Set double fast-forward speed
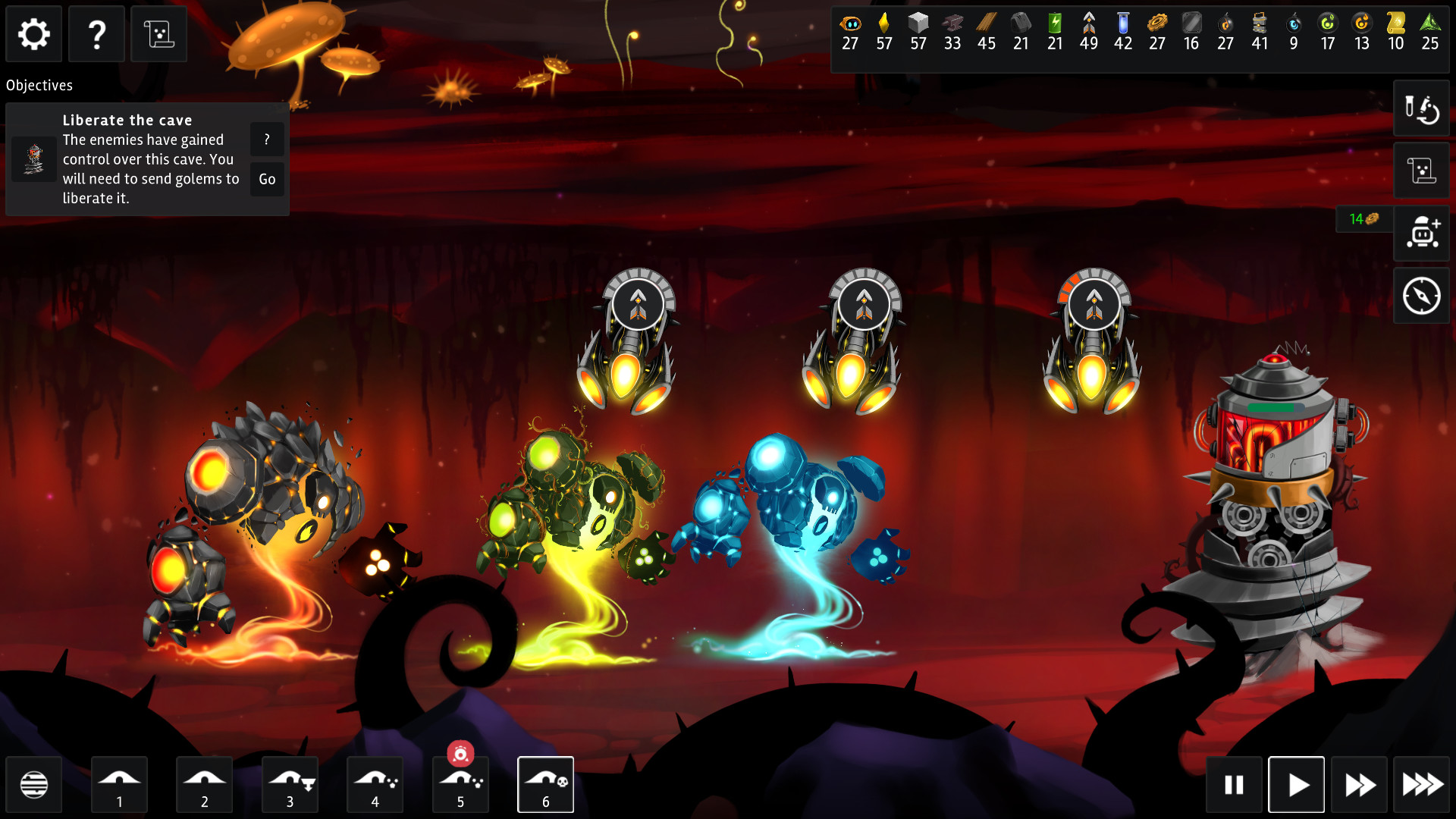Screen dimensions: 1456x819 coord(1359,784)
